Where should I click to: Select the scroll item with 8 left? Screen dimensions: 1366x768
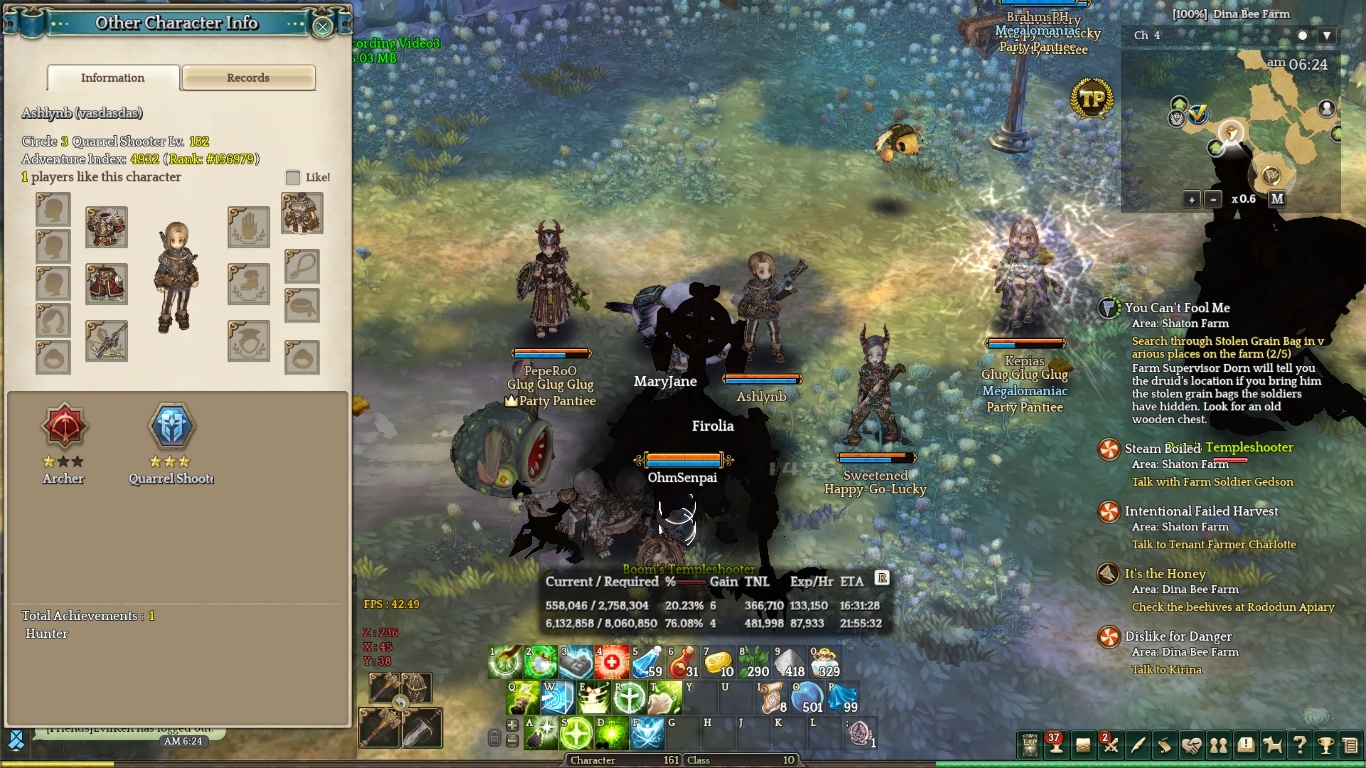[770, 698]
